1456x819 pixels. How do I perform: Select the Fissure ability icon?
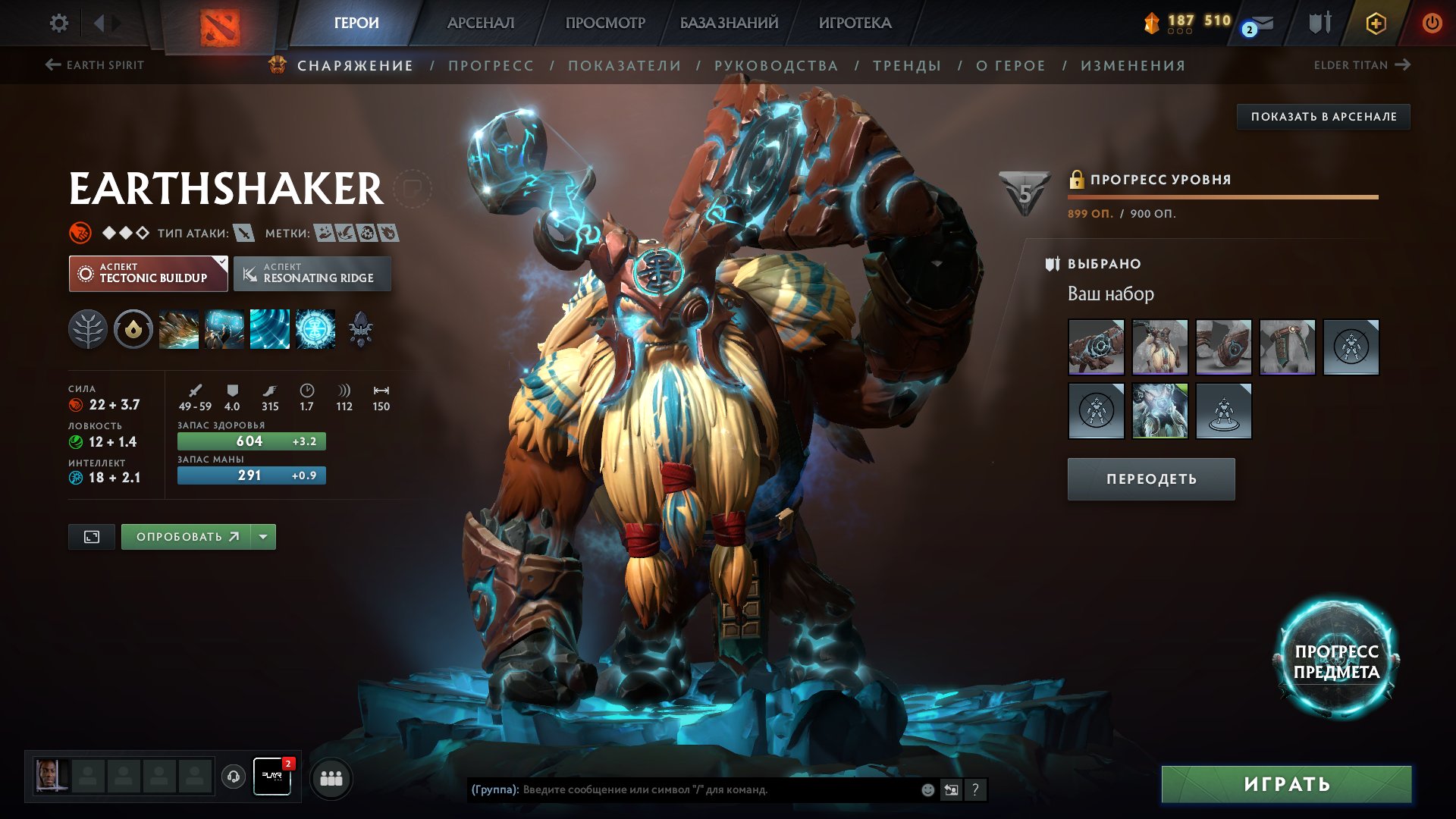coord(179,329)
